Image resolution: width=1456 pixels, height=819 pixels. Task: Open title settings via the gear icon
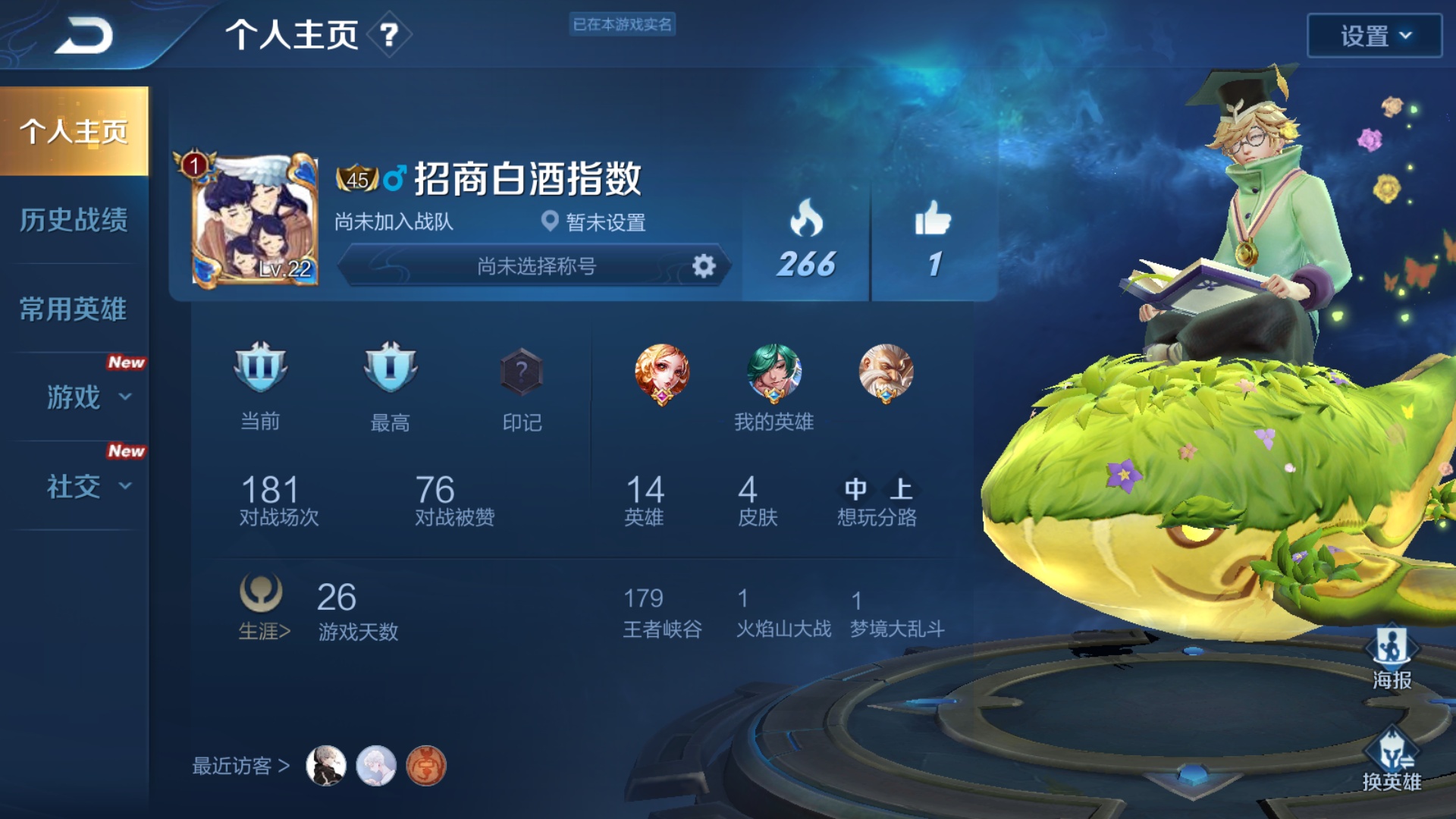tap(705, 266)
